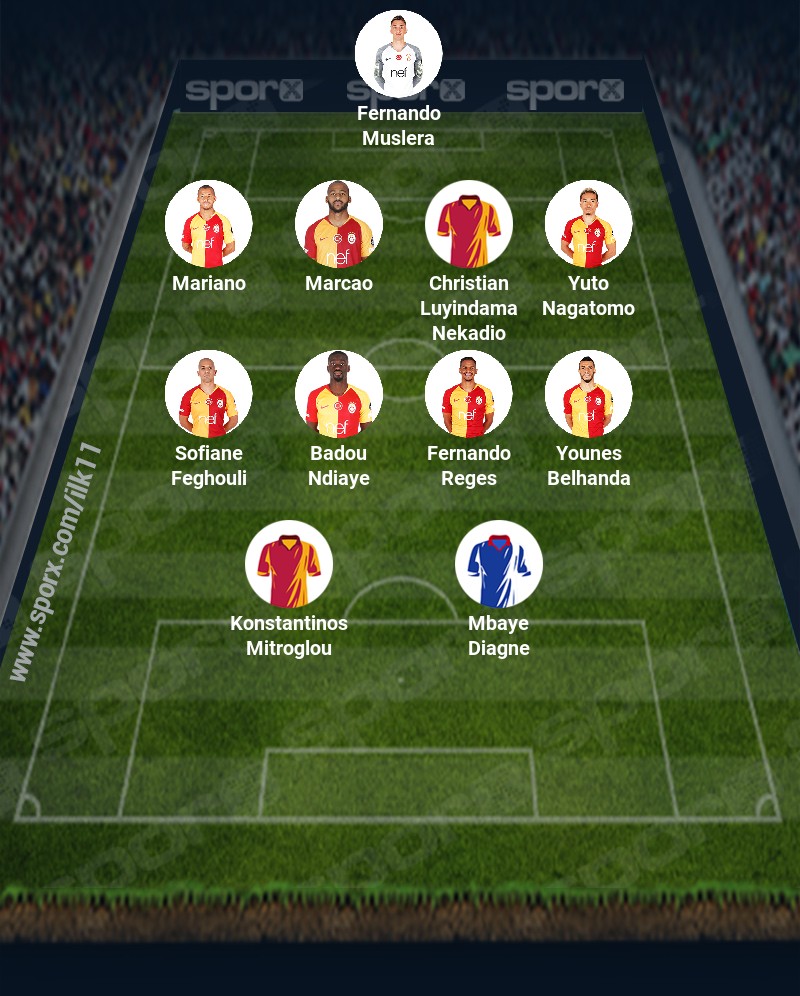Choose Sofiane Feghouli's portrait
This screenshot has height=996, width=800.
[x=209, y=394]
